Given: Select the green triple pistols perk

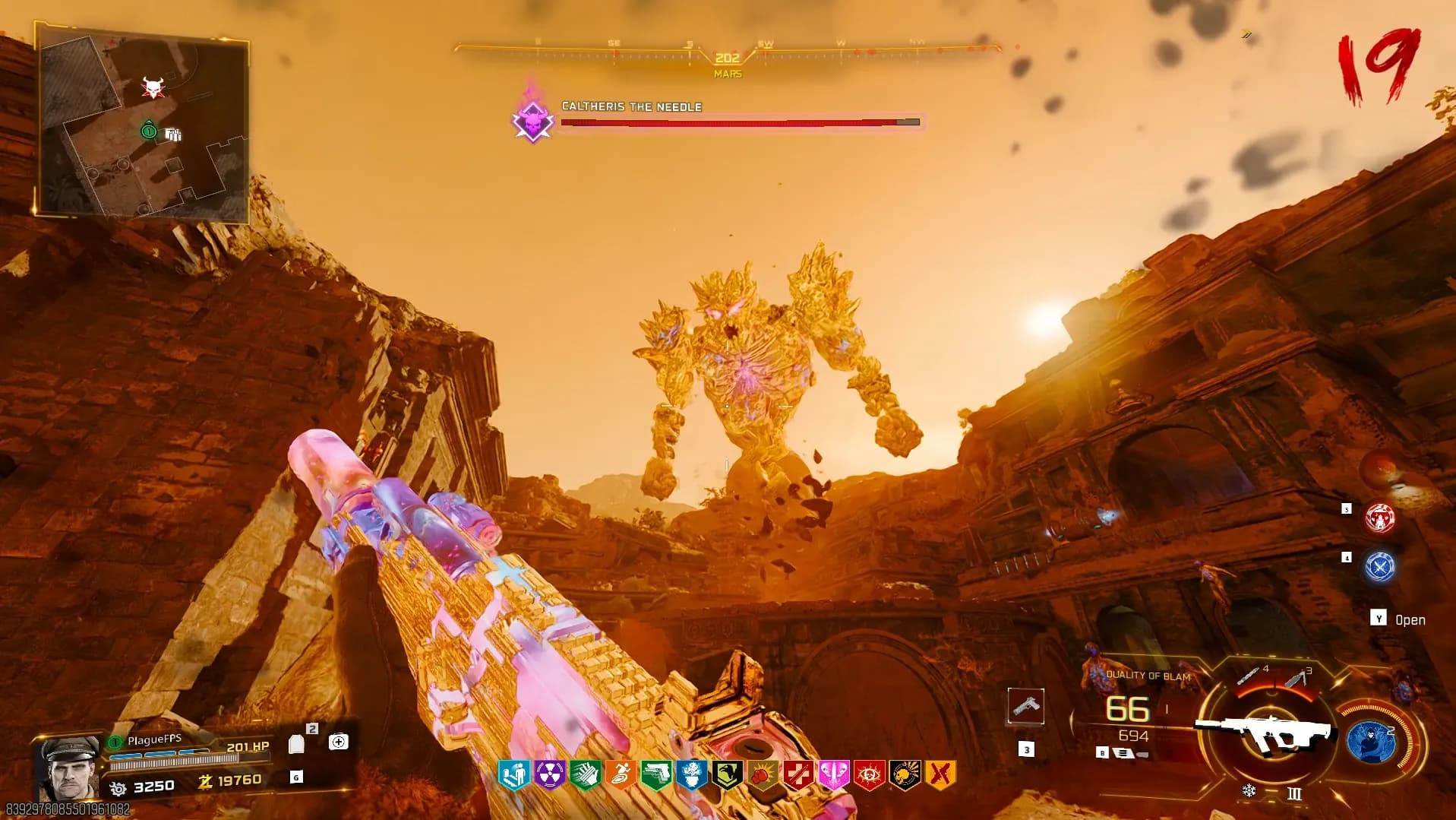Looking at the screenshot, I should (x=655, y=774).
